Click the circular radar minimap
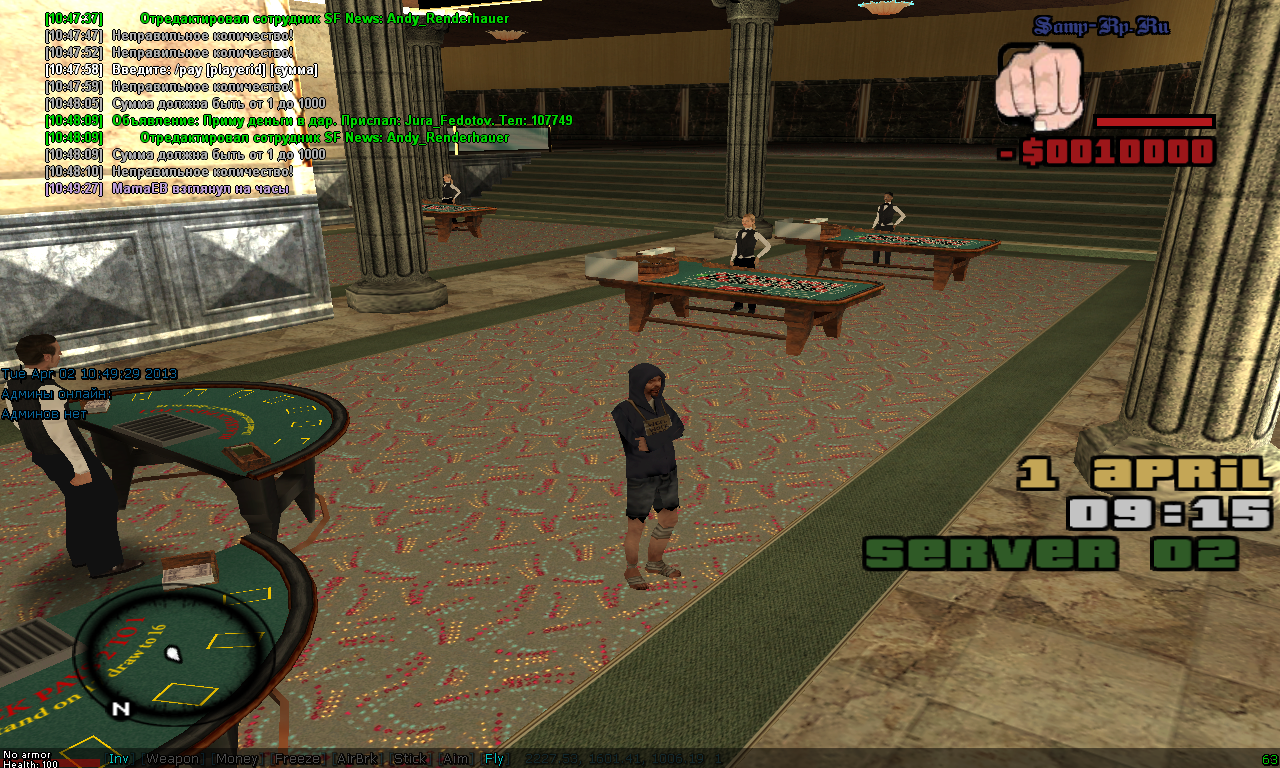 point(174,655)
